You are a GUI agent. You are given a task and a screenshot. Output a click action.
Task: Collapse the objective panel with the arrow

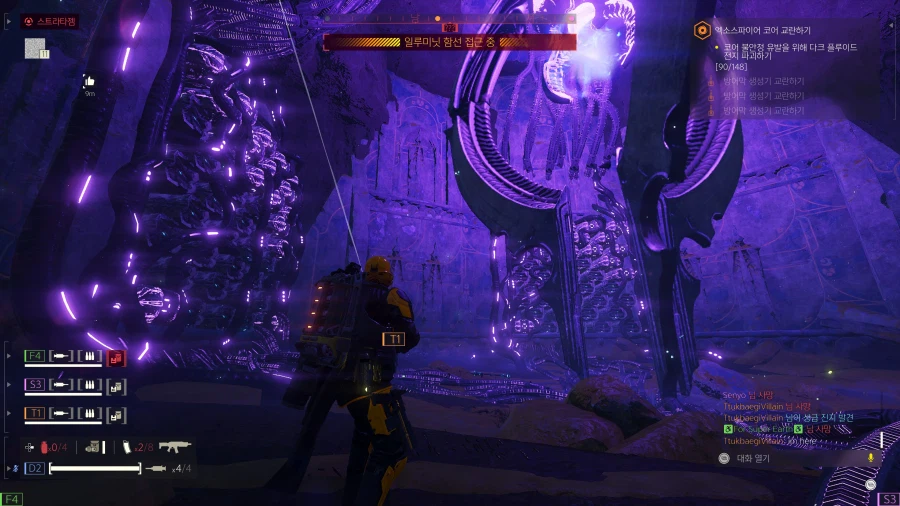(889, 25)
